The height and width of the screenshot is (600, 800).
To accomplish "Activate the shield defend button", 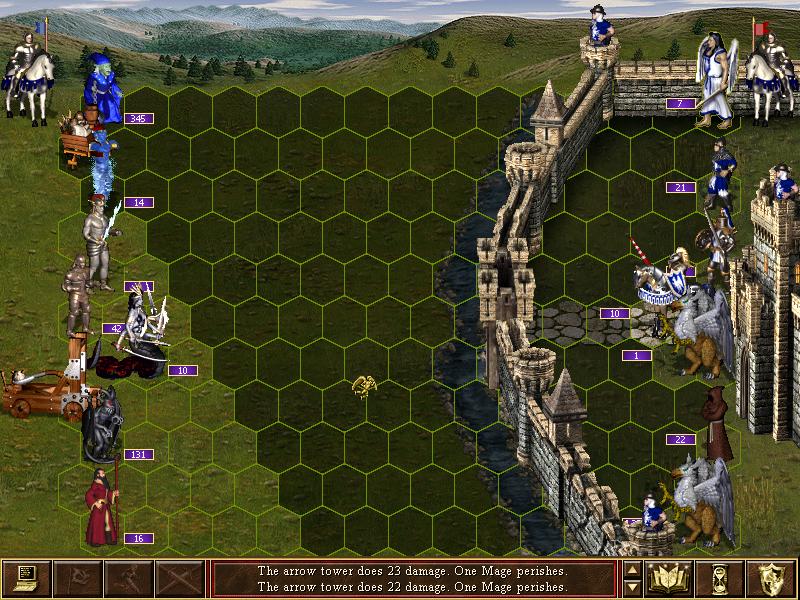I will [771, 578].
